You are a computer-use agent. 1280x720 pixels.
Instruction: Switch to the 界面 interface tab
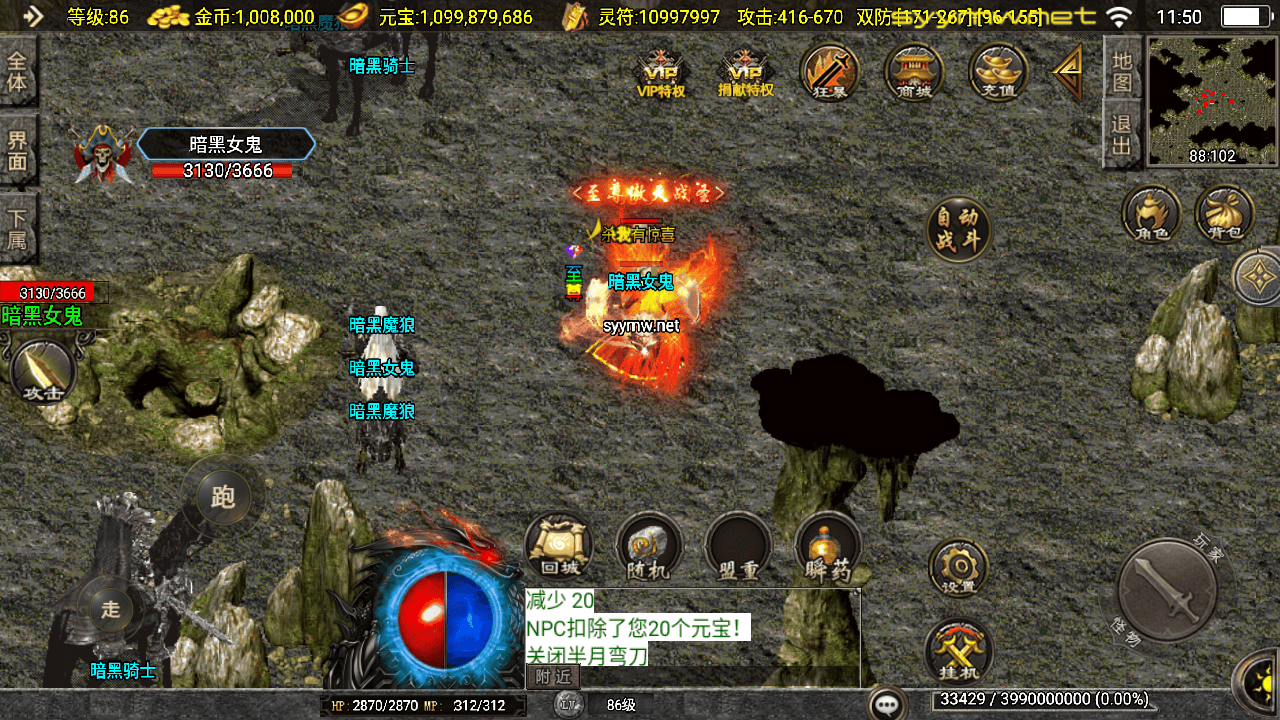click(x=18, y=150)
